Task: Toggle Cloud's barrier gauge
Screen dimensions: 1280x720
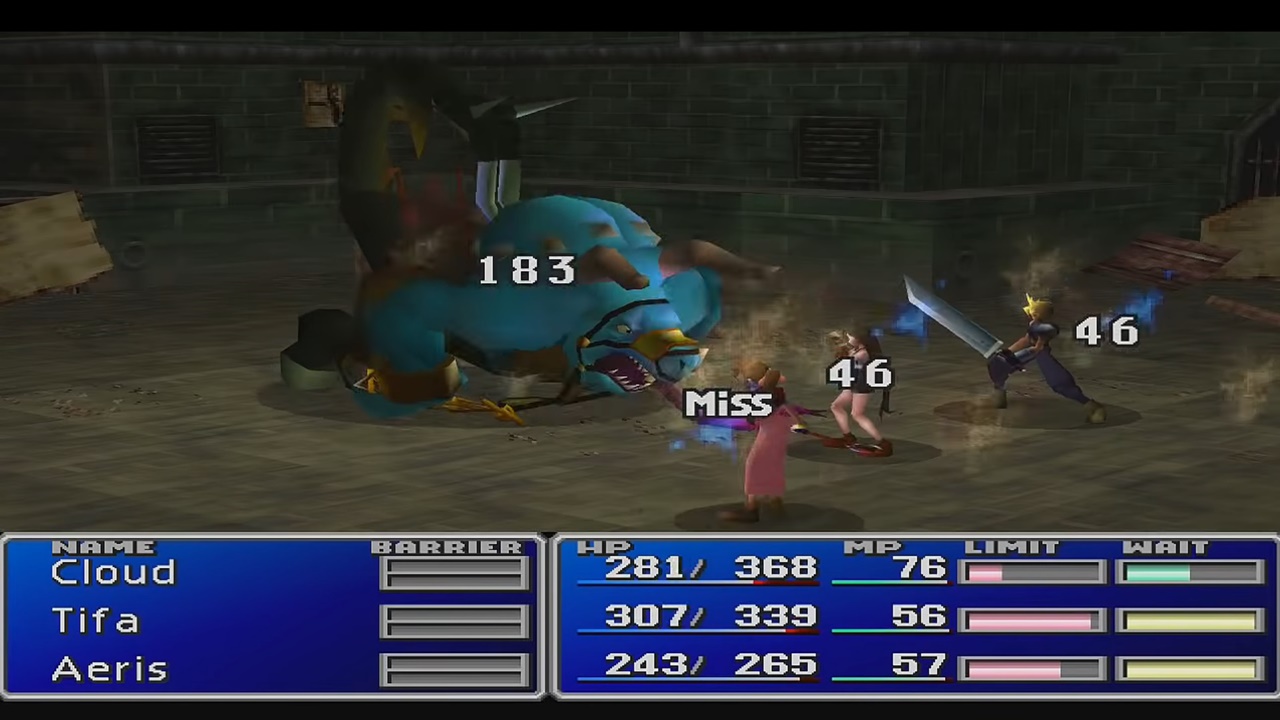Action: pos(455,570)
